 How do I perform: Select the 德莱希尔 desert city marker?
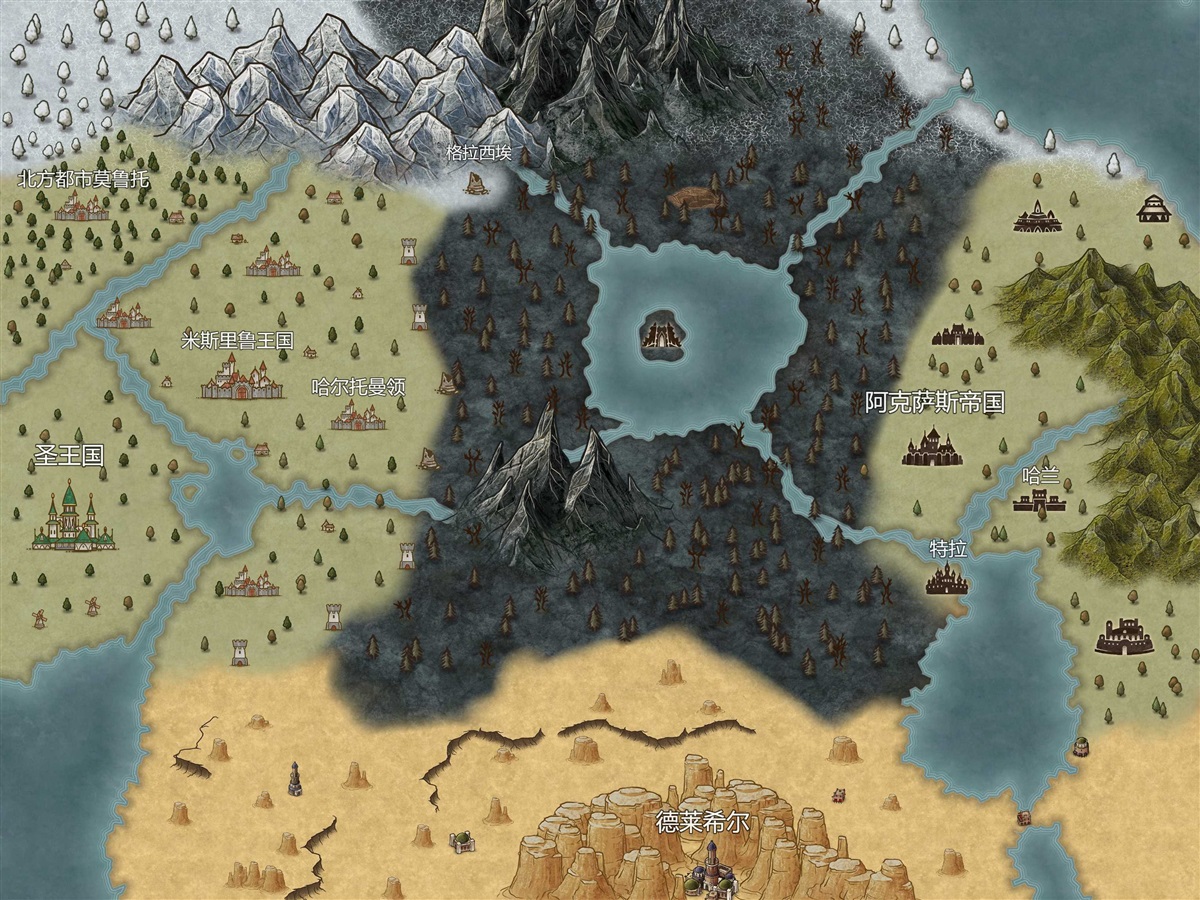click(712, 868)
